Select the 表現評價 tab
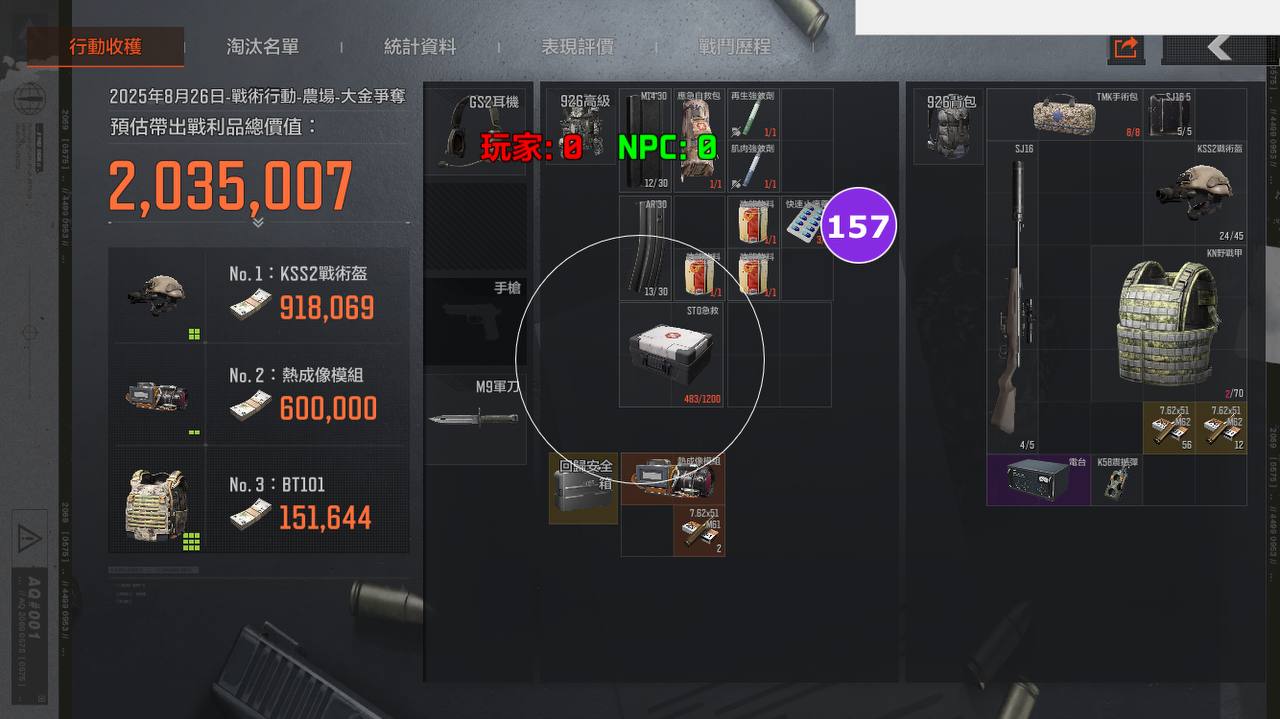This screenshot has height=719, width=1280. (577, 47)
